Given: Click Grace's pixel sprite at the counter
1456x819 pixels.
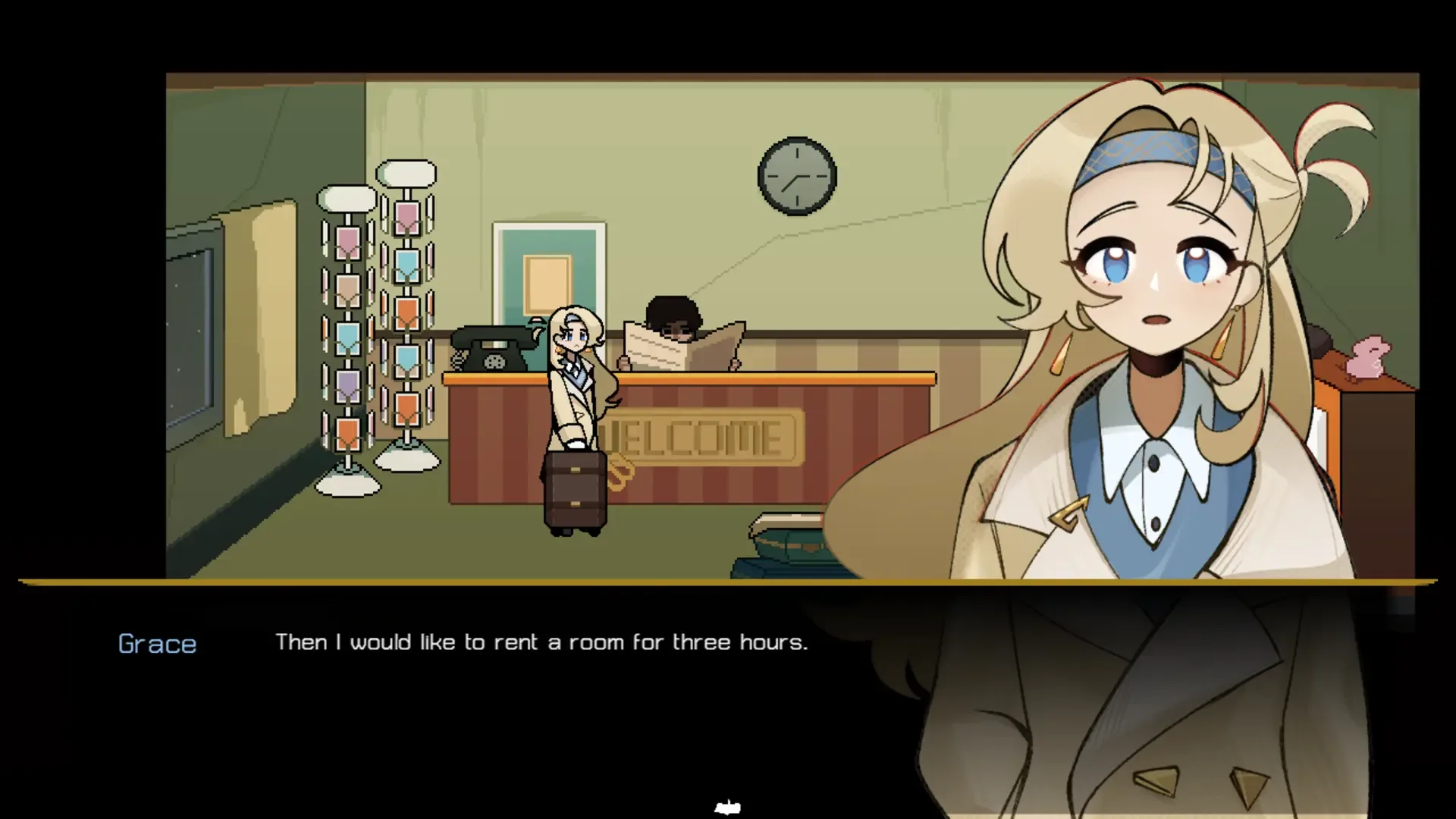Looking at the screenshot, I should point(578,379).
